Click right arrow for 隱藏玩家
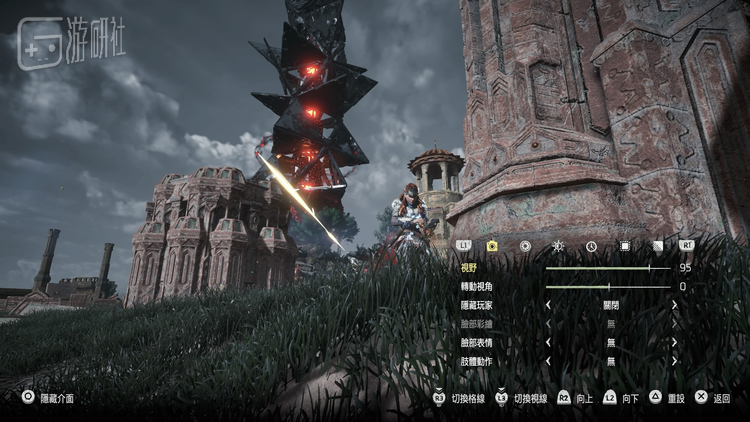750x422 pixels. [674, 305]
